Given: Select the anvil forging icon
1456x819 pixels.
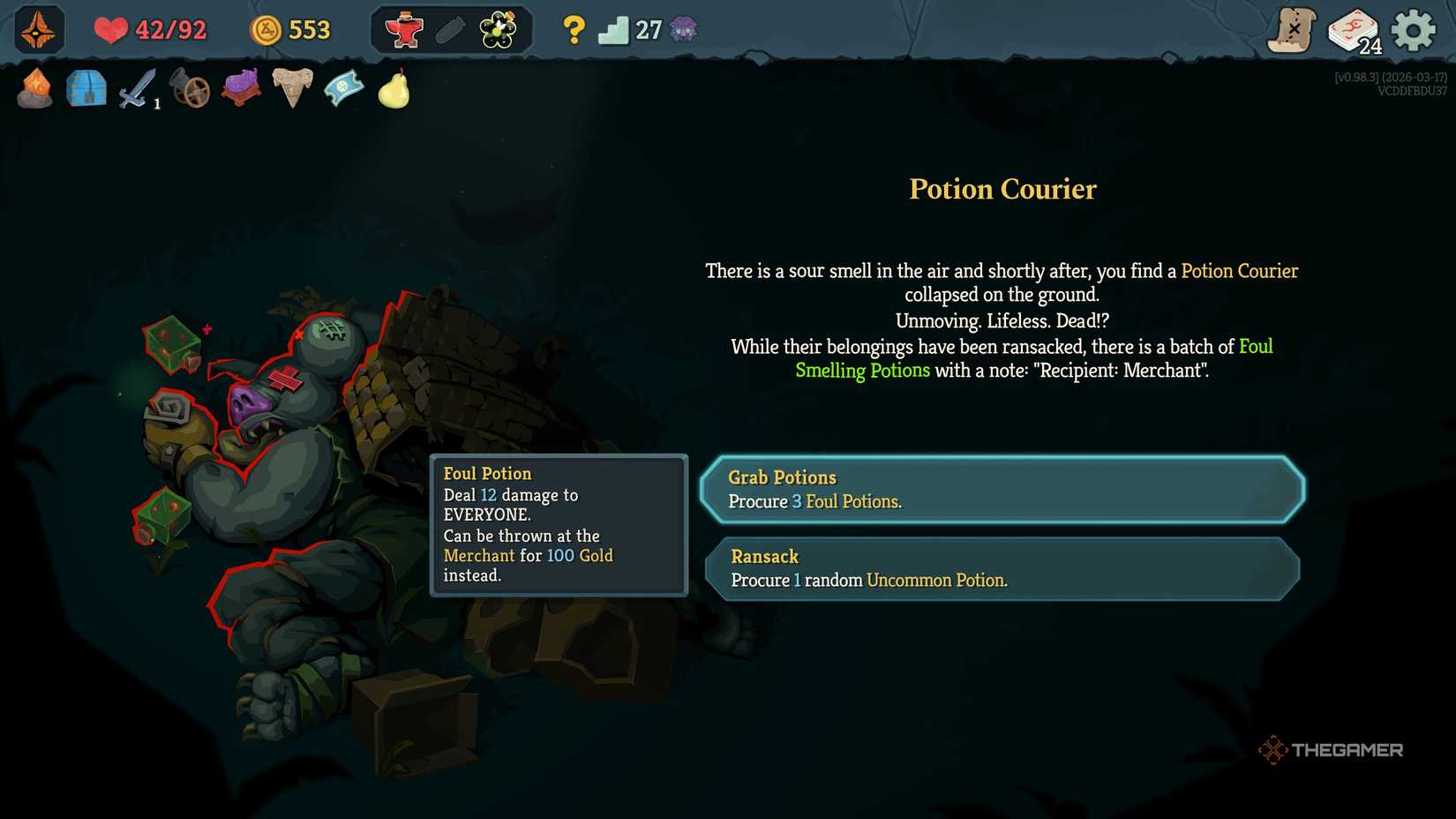Looking at the screenshot, I should click(x=402, y=28).
